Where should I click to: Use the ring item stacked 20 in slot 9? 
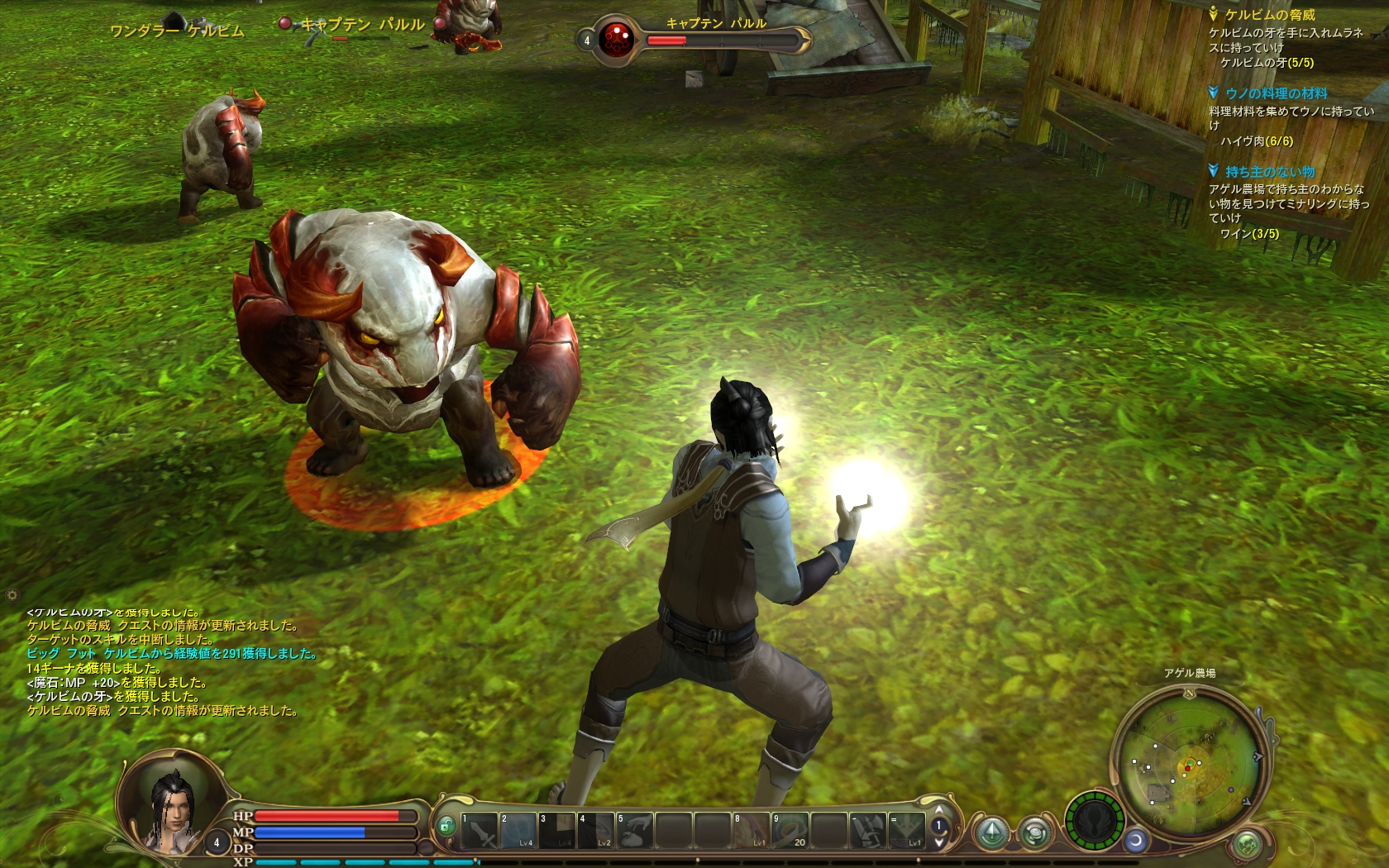point(790,830)
